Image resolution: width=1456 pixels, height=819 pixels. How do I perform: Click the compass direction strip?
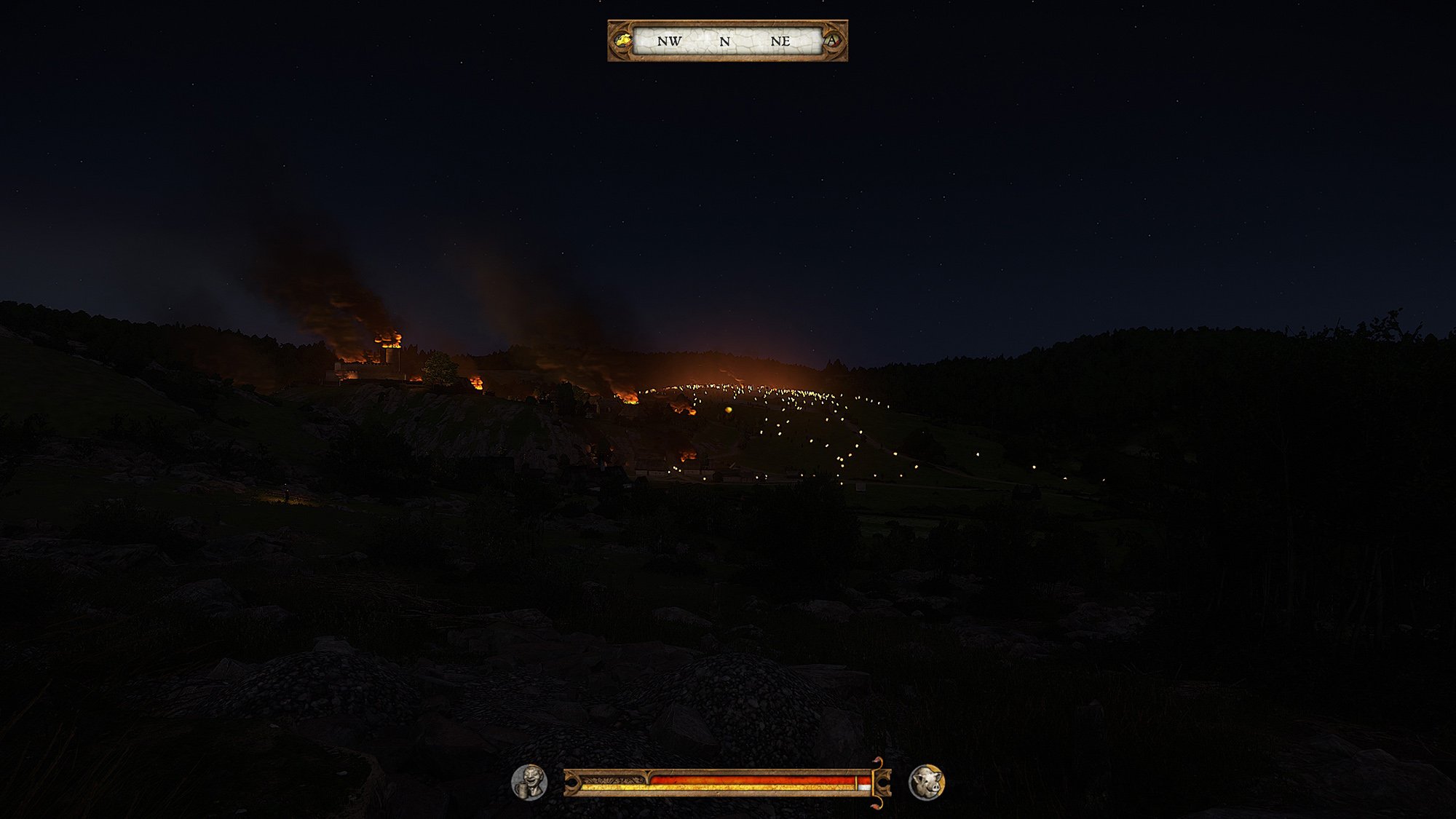727,41
